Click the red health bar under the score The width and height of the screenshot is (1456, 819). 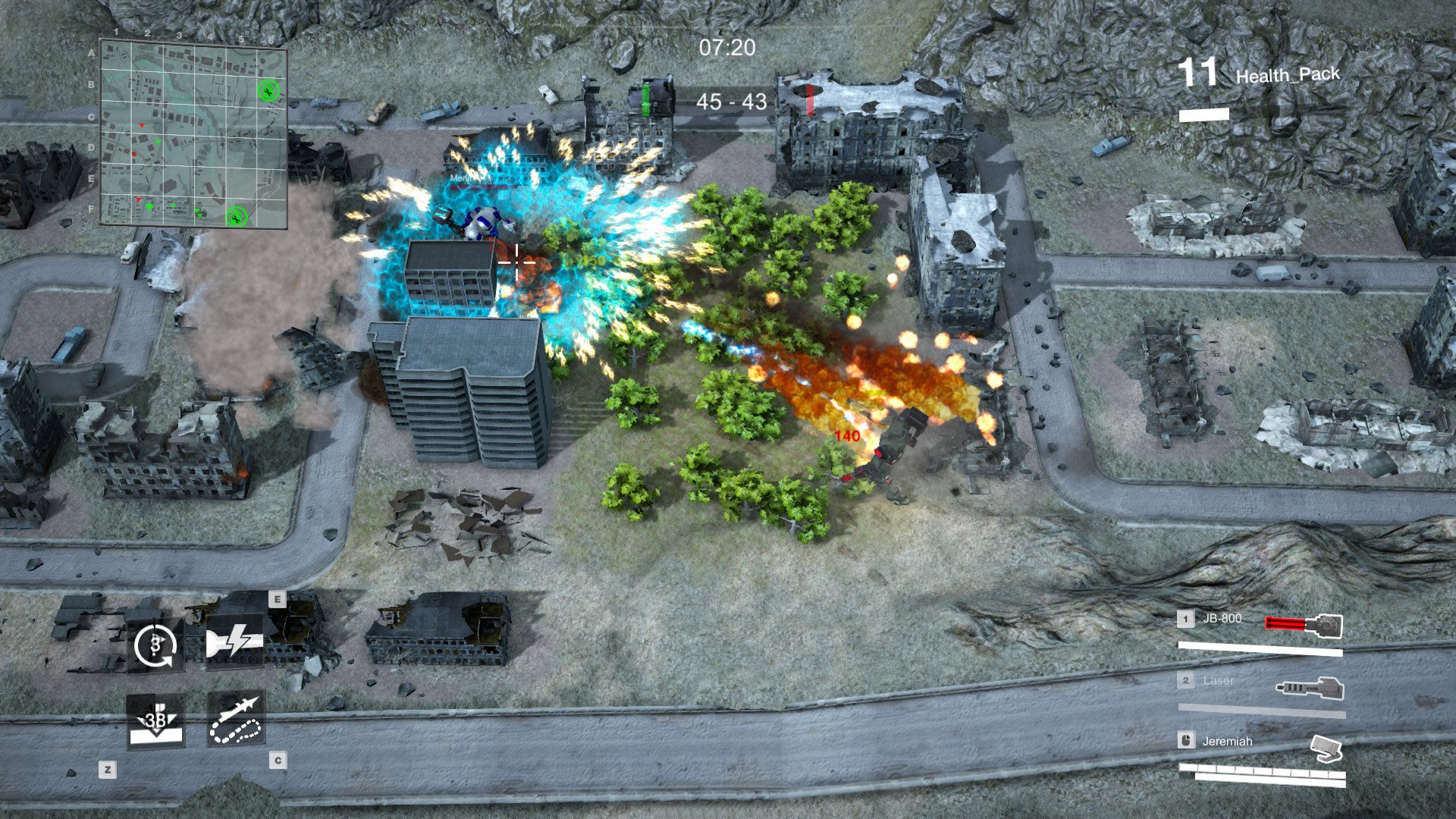(809, 99)
